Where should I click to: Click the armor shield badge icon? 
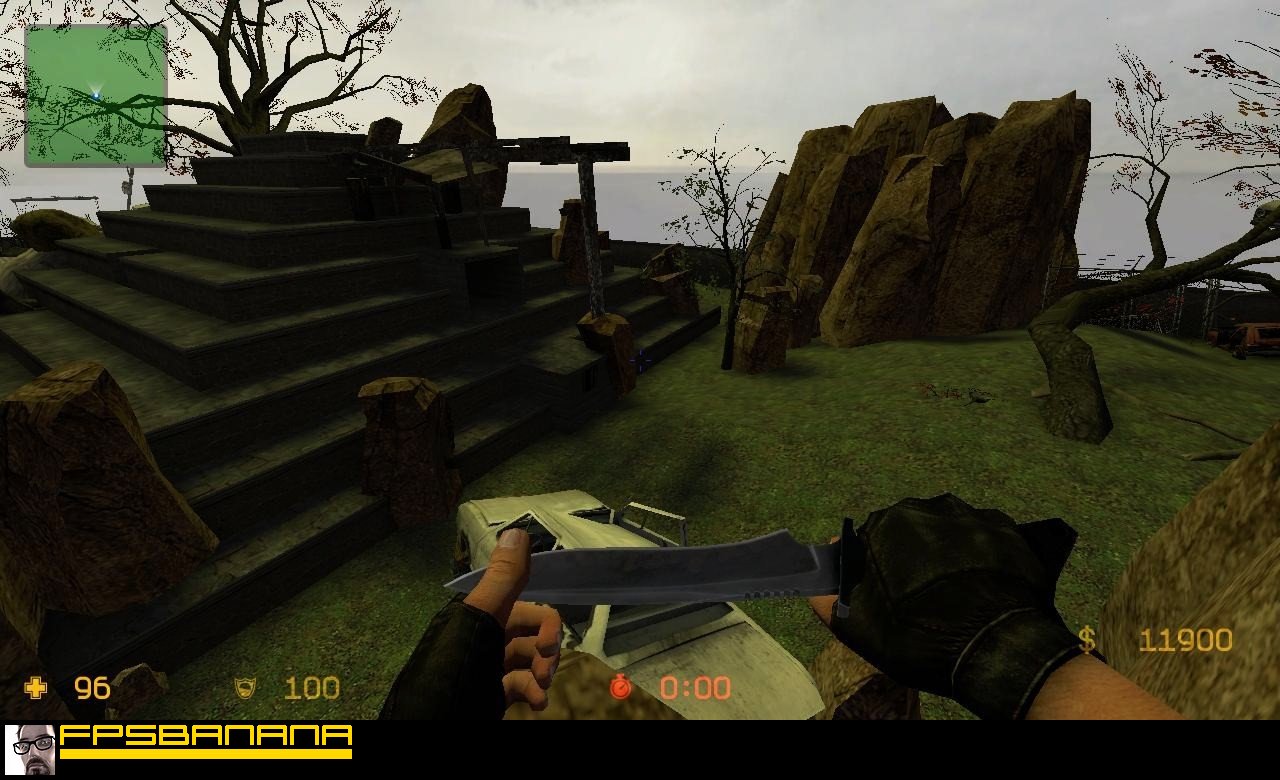click(243, 687)
